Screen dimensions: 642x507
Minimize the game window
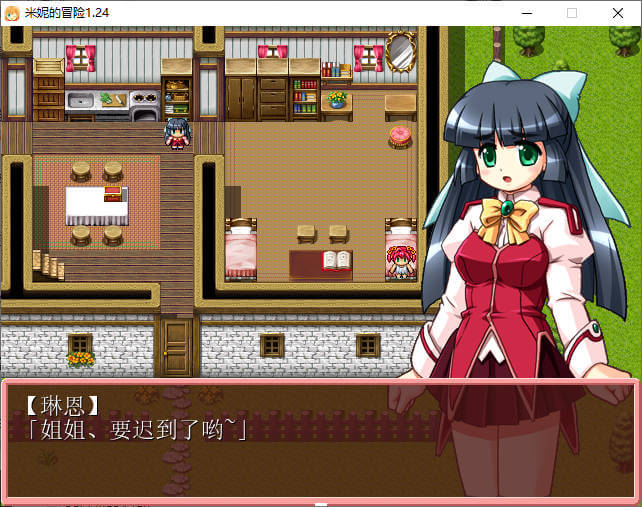525,12
